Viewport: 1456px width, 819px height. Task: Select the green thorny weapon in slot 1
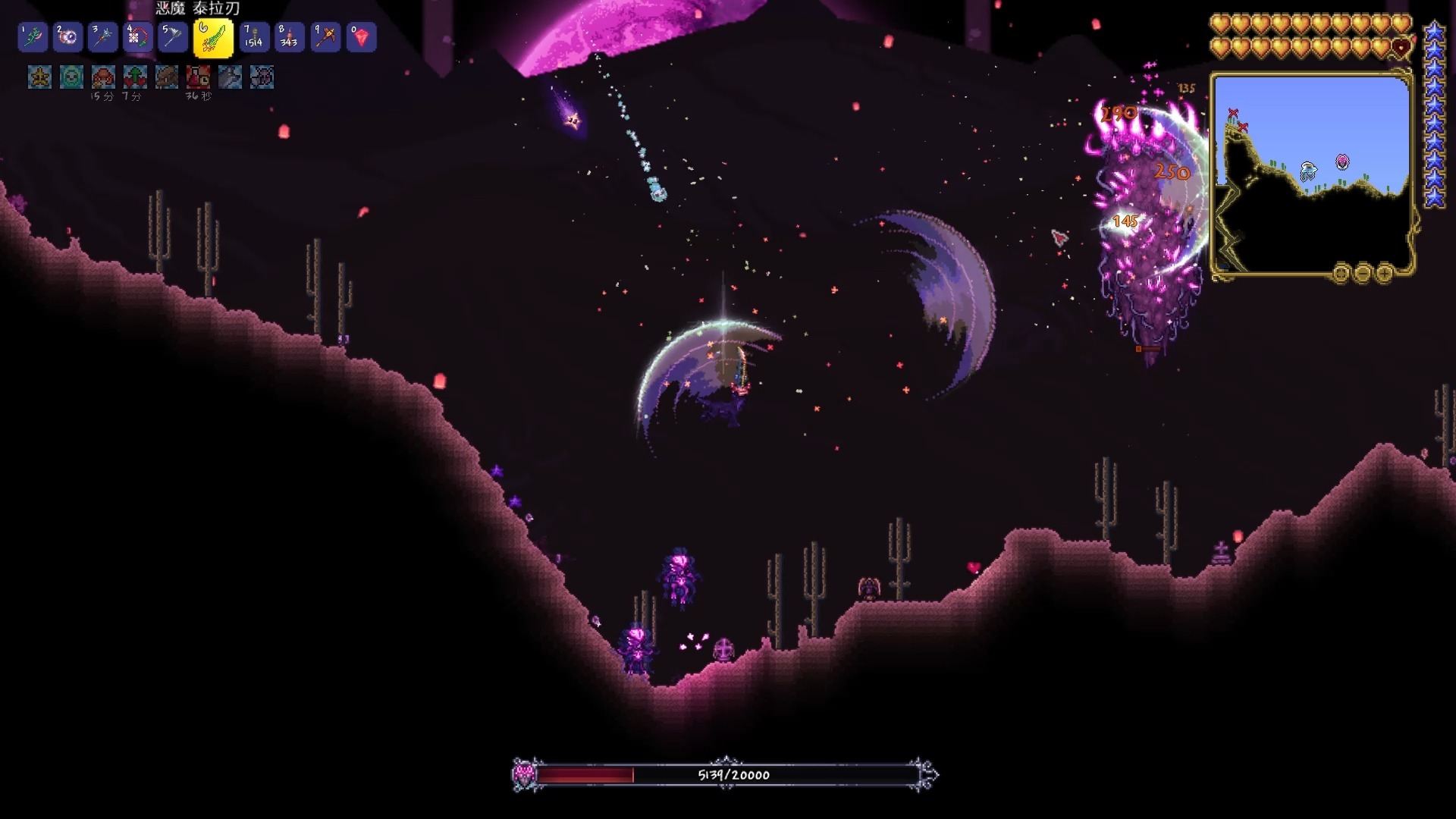(x=33, y=37)
